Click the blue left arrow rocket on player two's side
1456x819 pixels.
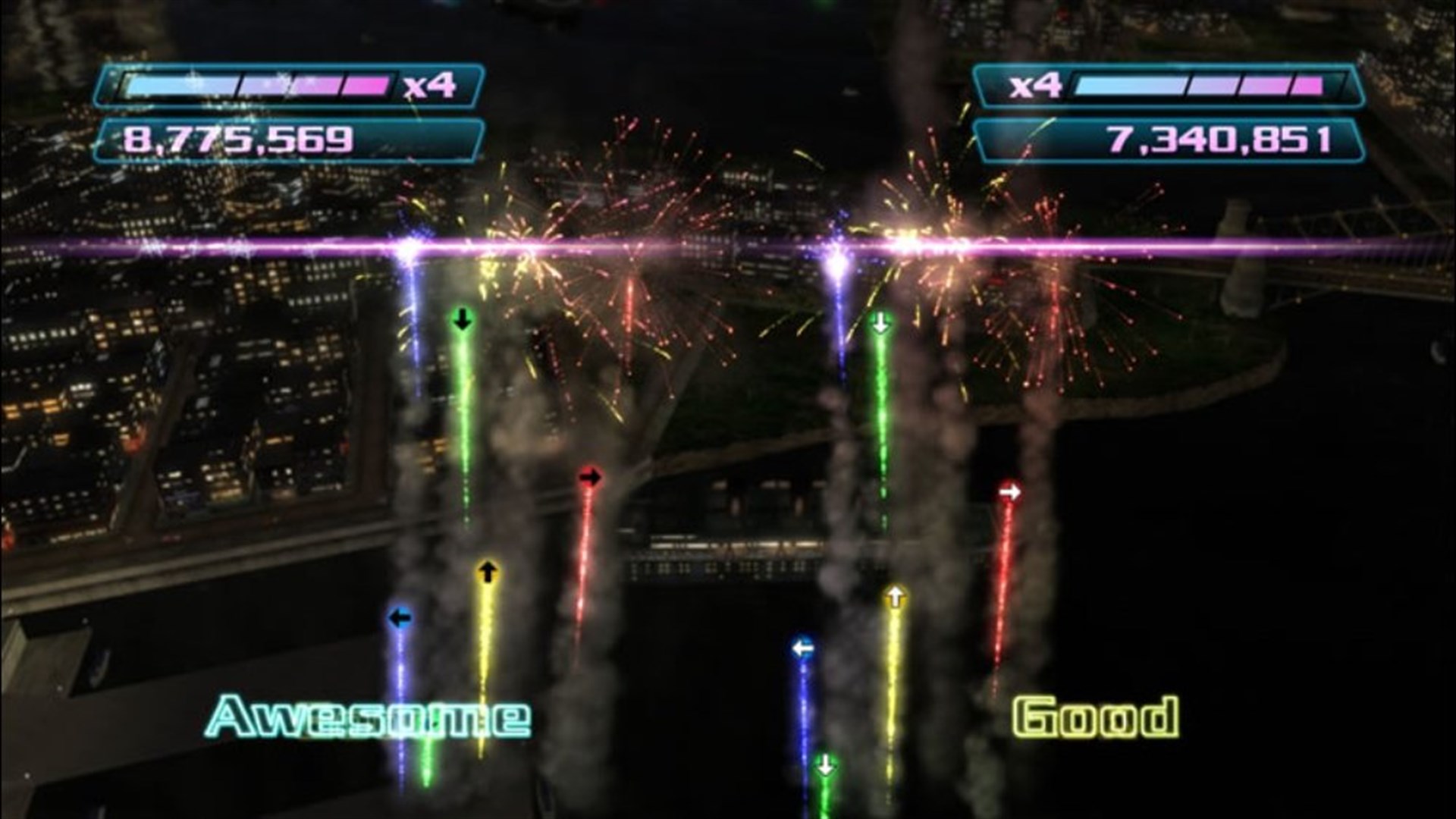point(802,647)
